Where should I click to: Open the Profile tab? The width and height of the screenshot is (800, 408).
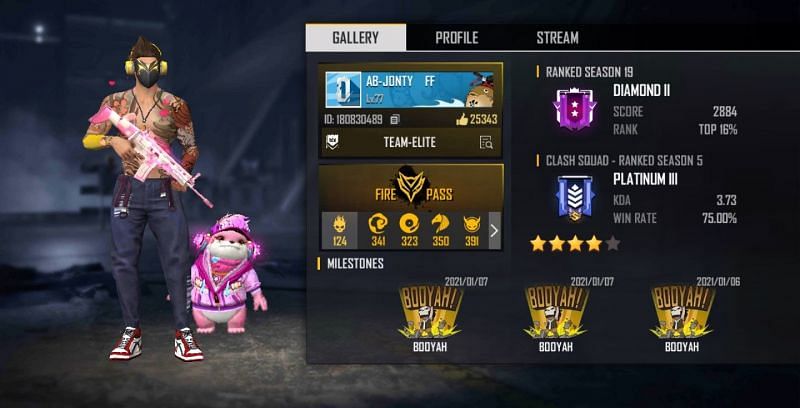(456, 38)
